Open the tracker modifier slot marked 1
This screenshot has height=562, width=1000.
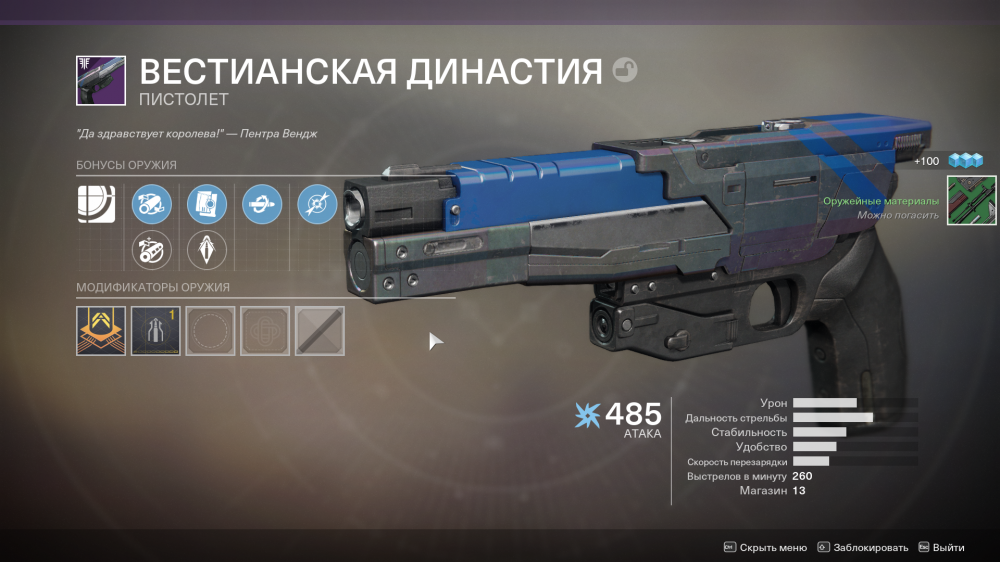(156, 331)
